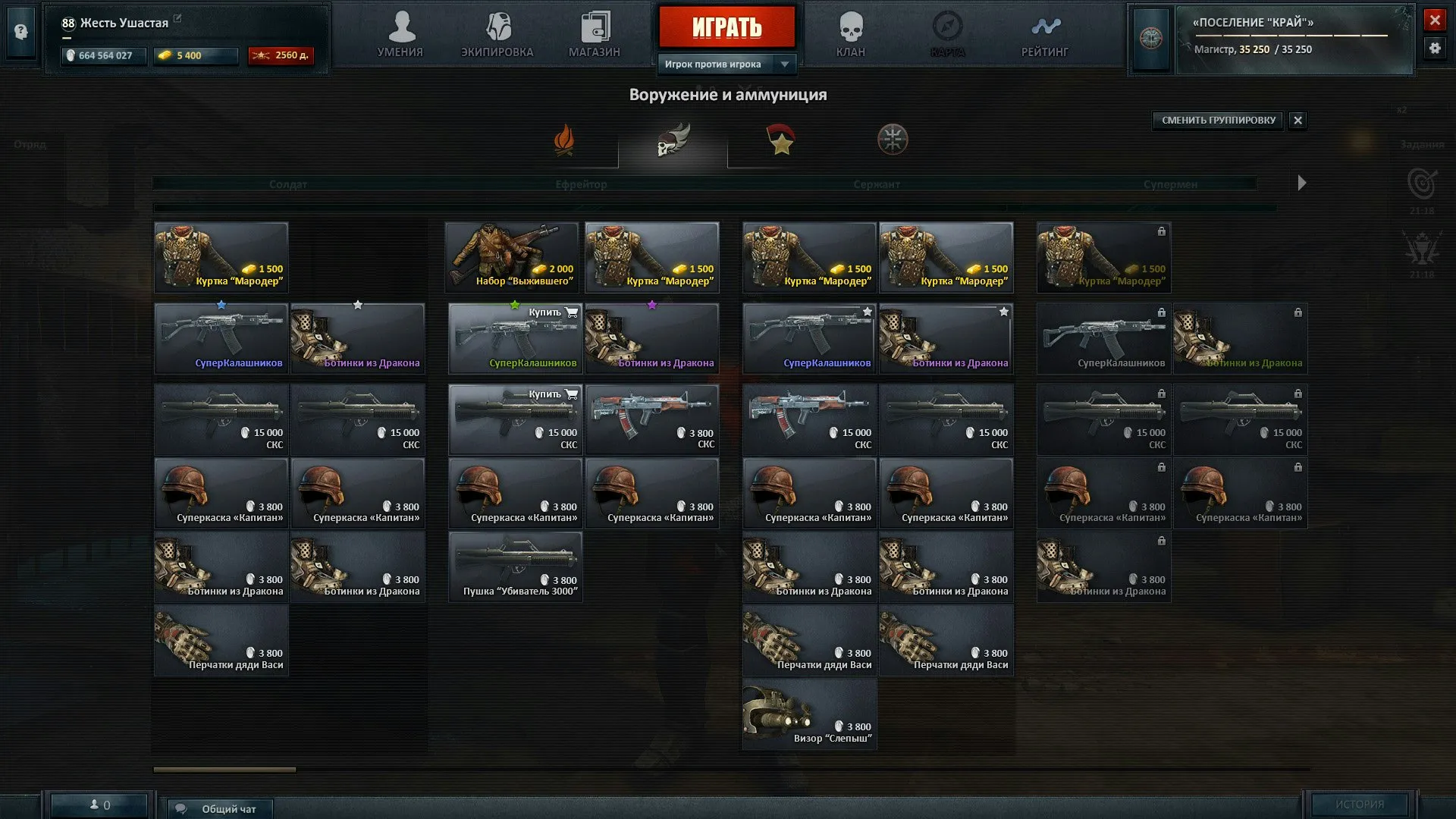This screenshot has height=819, width=1456.
Task: Select the Набор “Выжившего” bundle for 2 000
Action: coord(513,257)
